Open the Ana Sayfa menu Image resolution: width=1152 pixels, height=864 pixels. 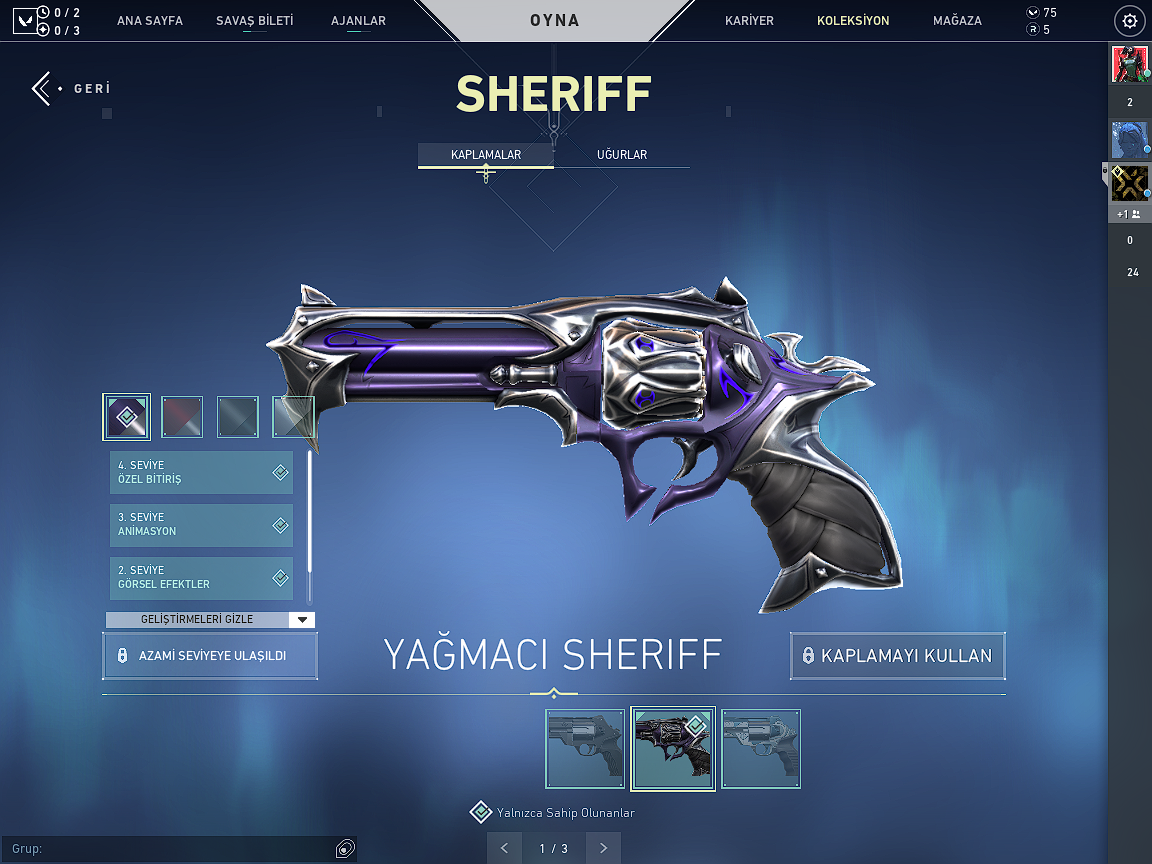tap(150, 20)
